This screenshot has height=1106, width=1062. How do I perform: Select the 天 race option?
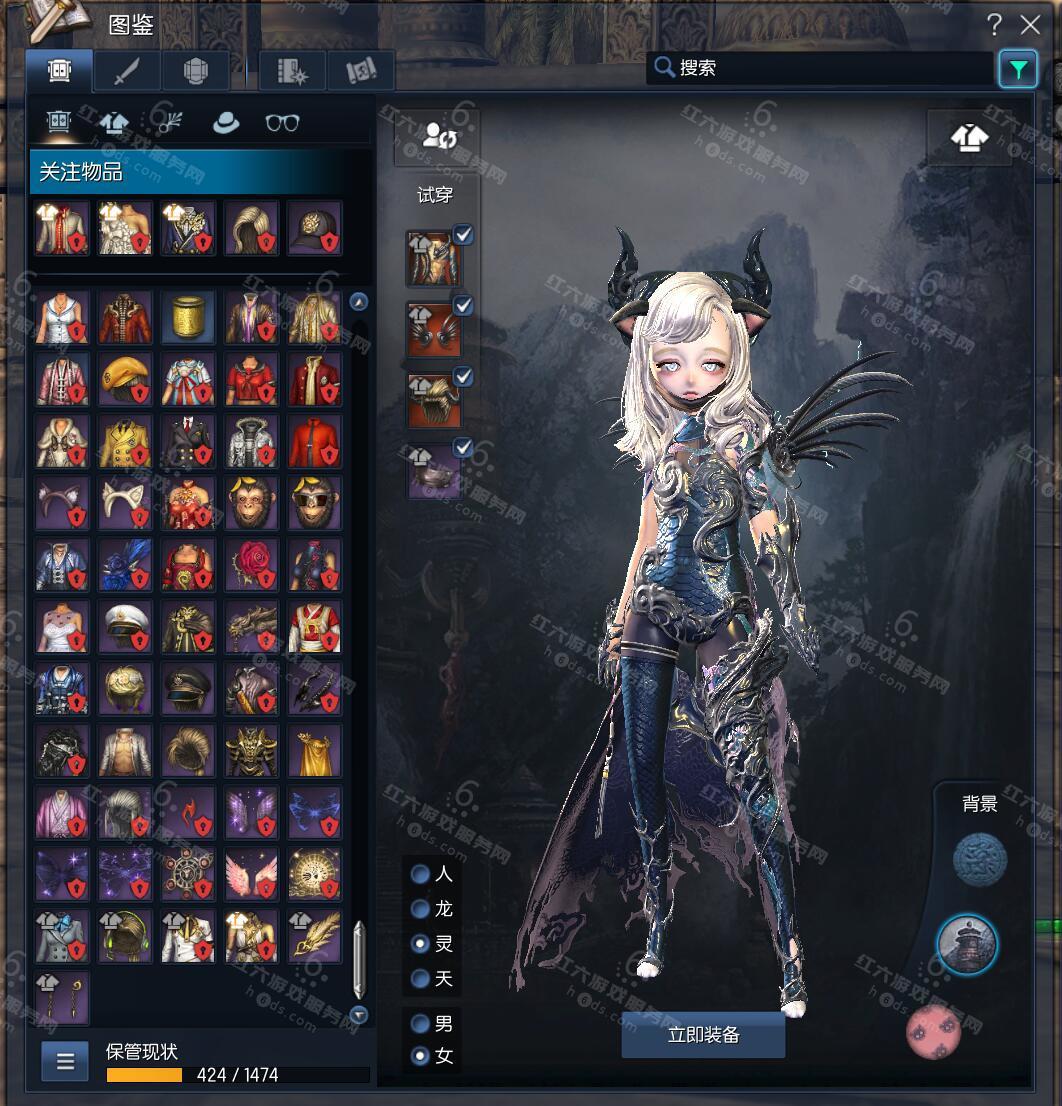point(421,978)
